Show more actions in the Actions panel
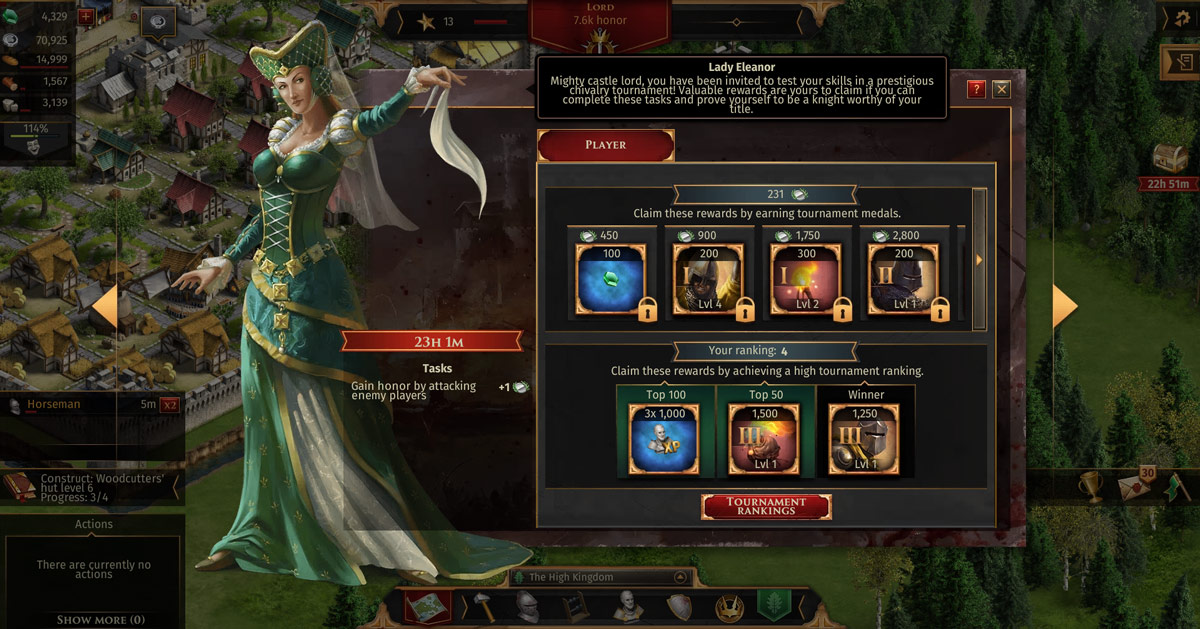The width and height of the screenshot is (1200, 629). click(100, 619)
